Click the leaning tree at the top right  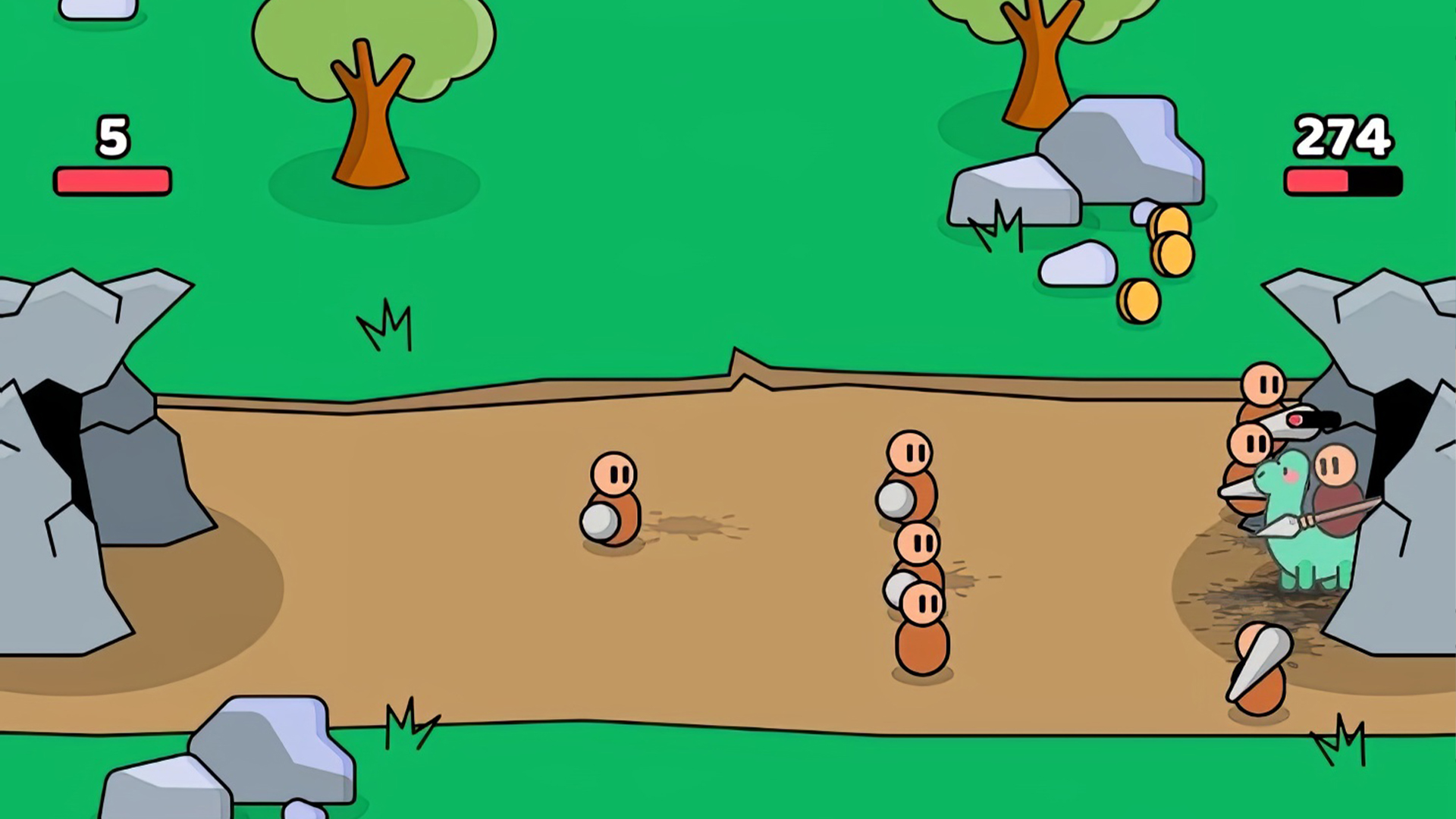pos(1039,61)
